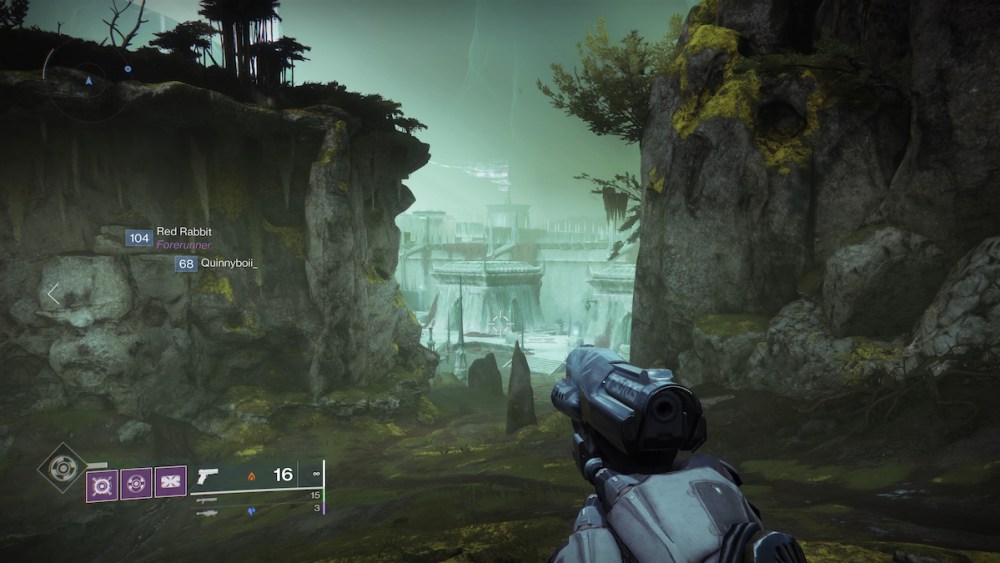Switch to the second weapon with 15 ammo

[208, 497]
